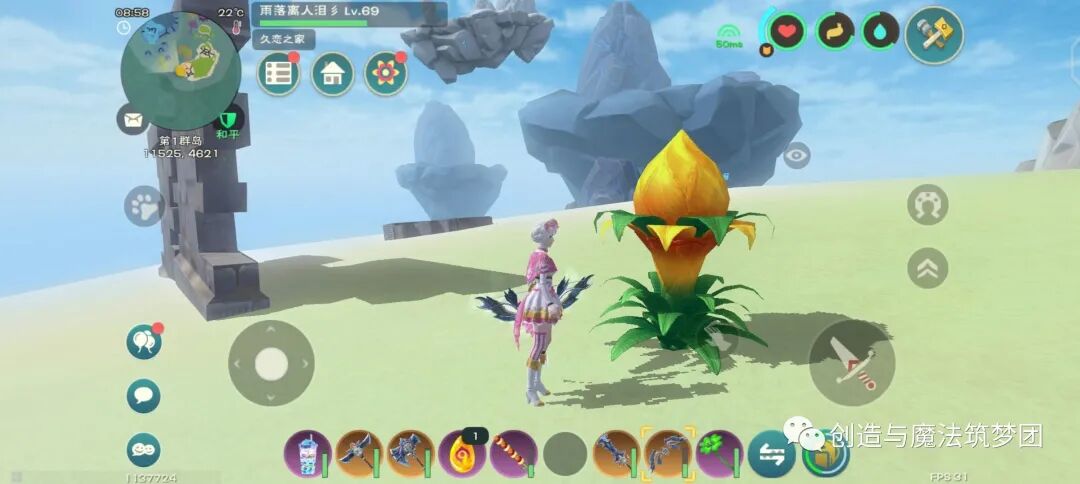The width and height of the screenshot is (1080, 484).
Task: Tap the horseshoe mount button
Action: 927,205
